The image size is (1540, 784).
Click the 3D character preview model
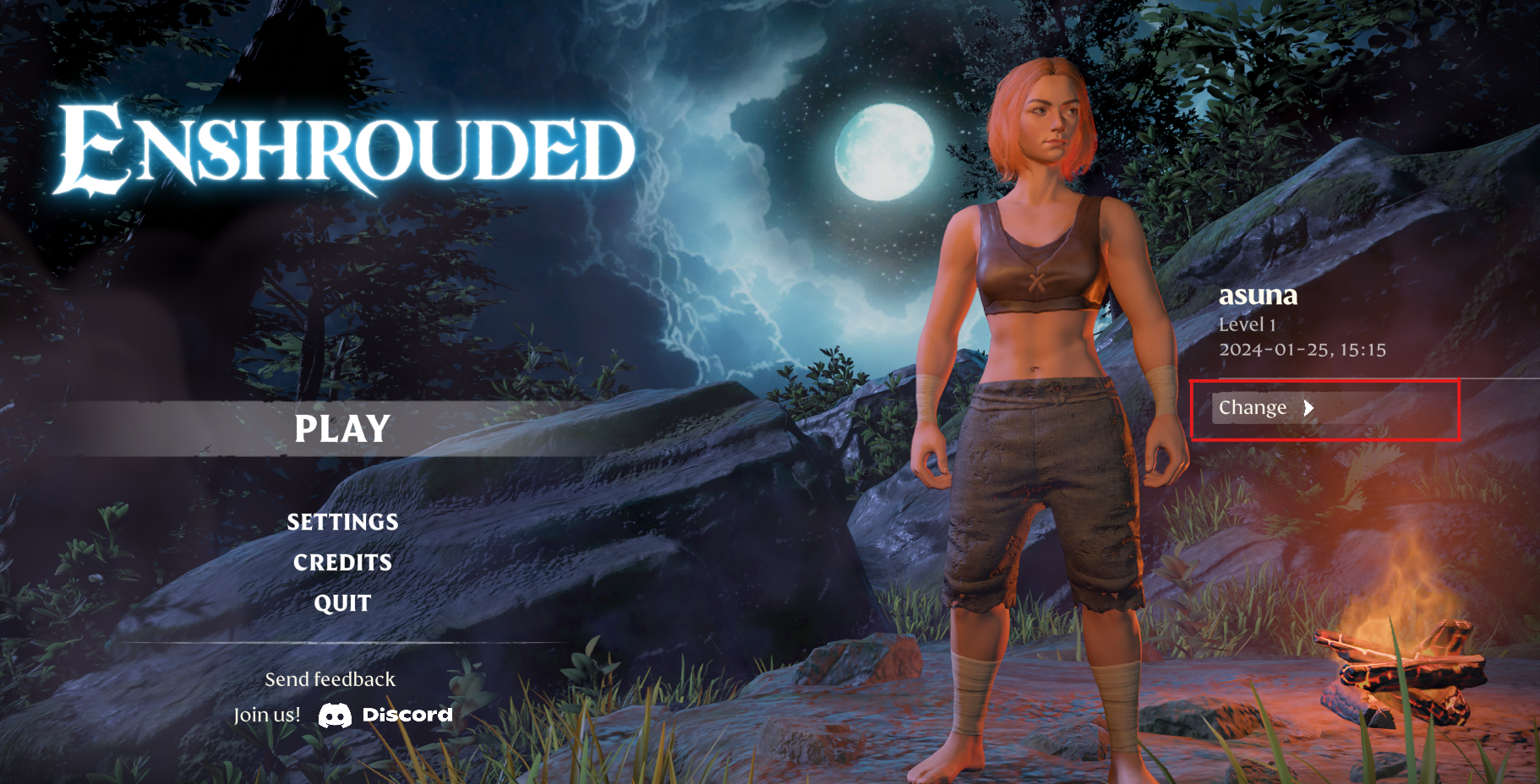pyautogui.click(x=1040, y=422)
